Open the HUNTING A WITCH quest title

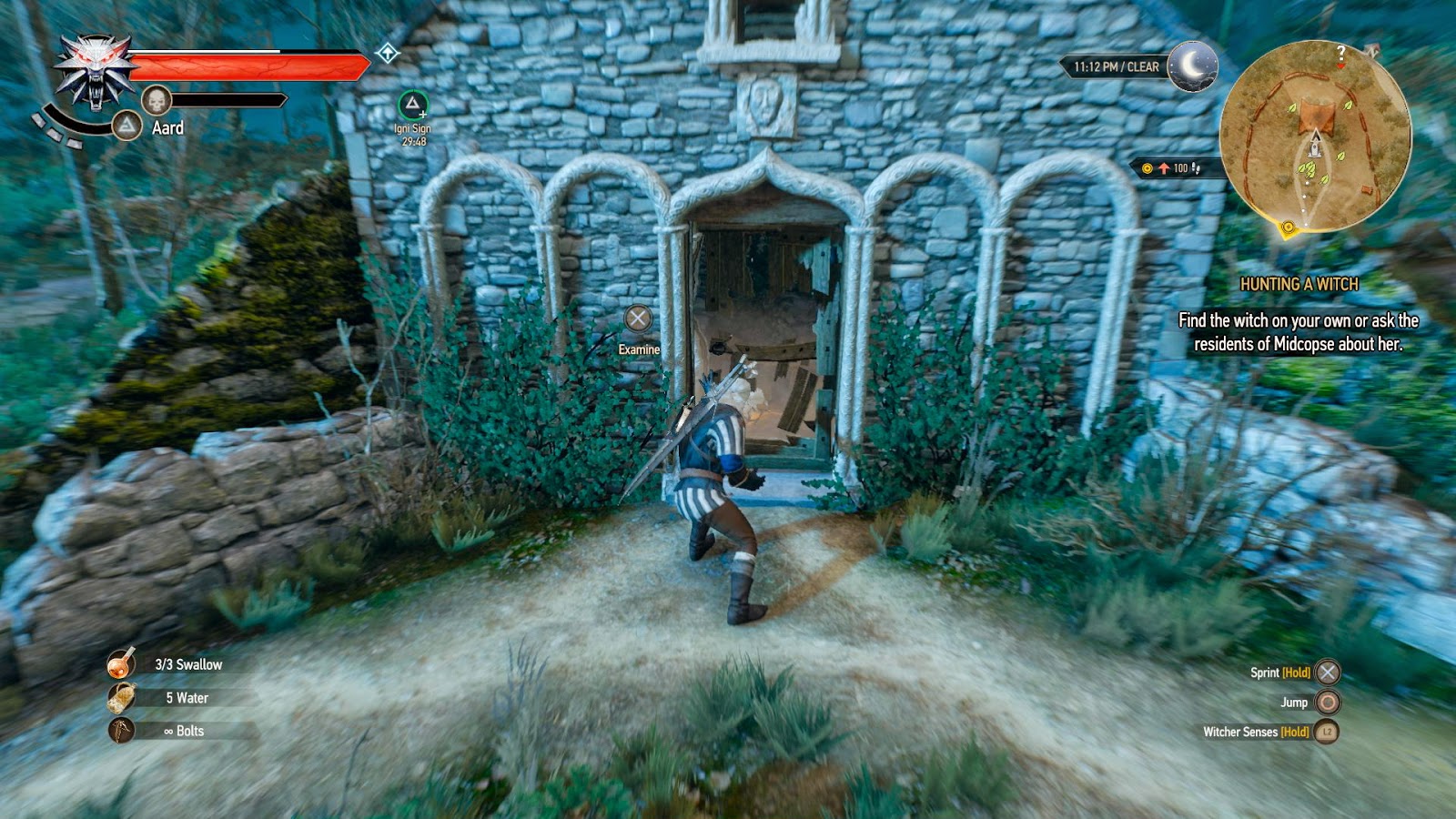[x=1300, y=284]
